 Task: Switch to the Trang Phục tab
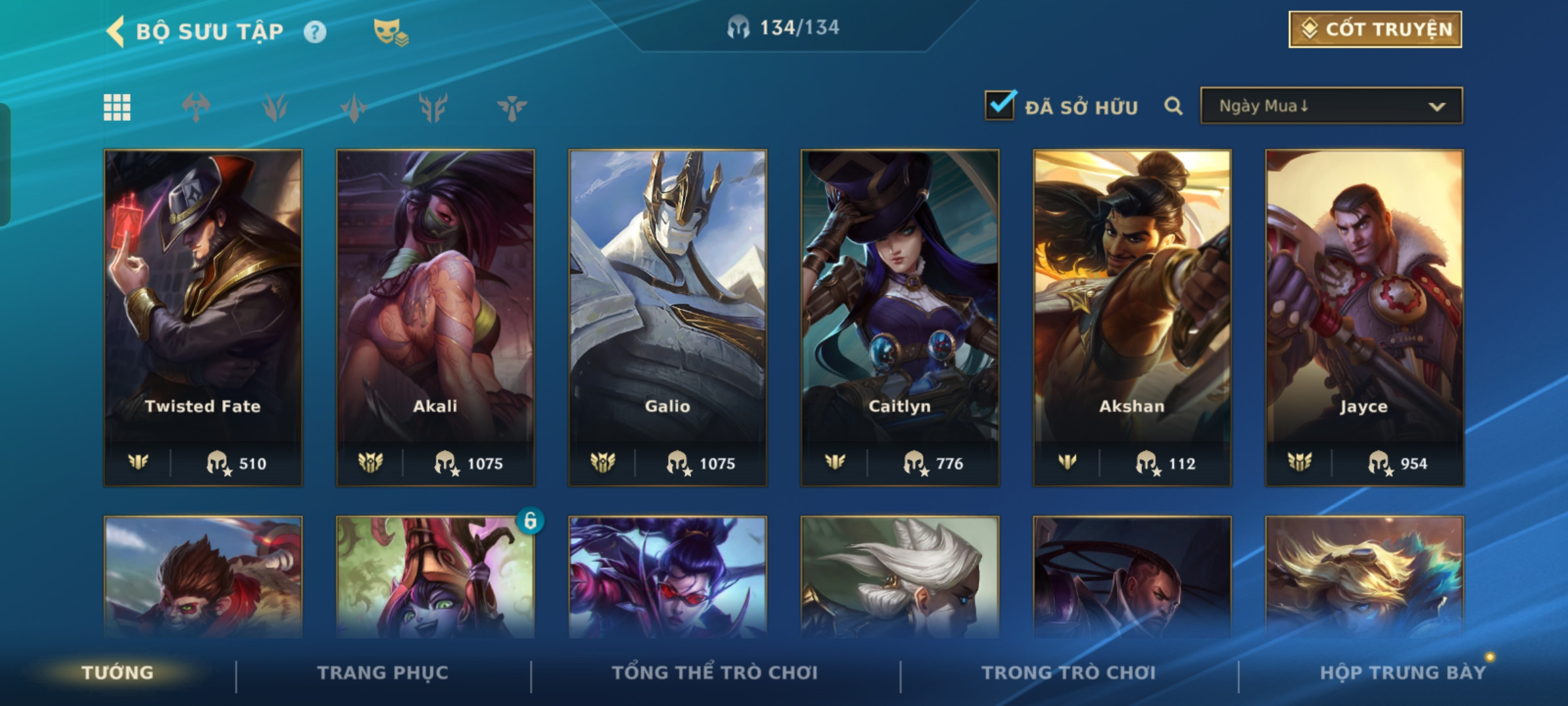point(383,673)
